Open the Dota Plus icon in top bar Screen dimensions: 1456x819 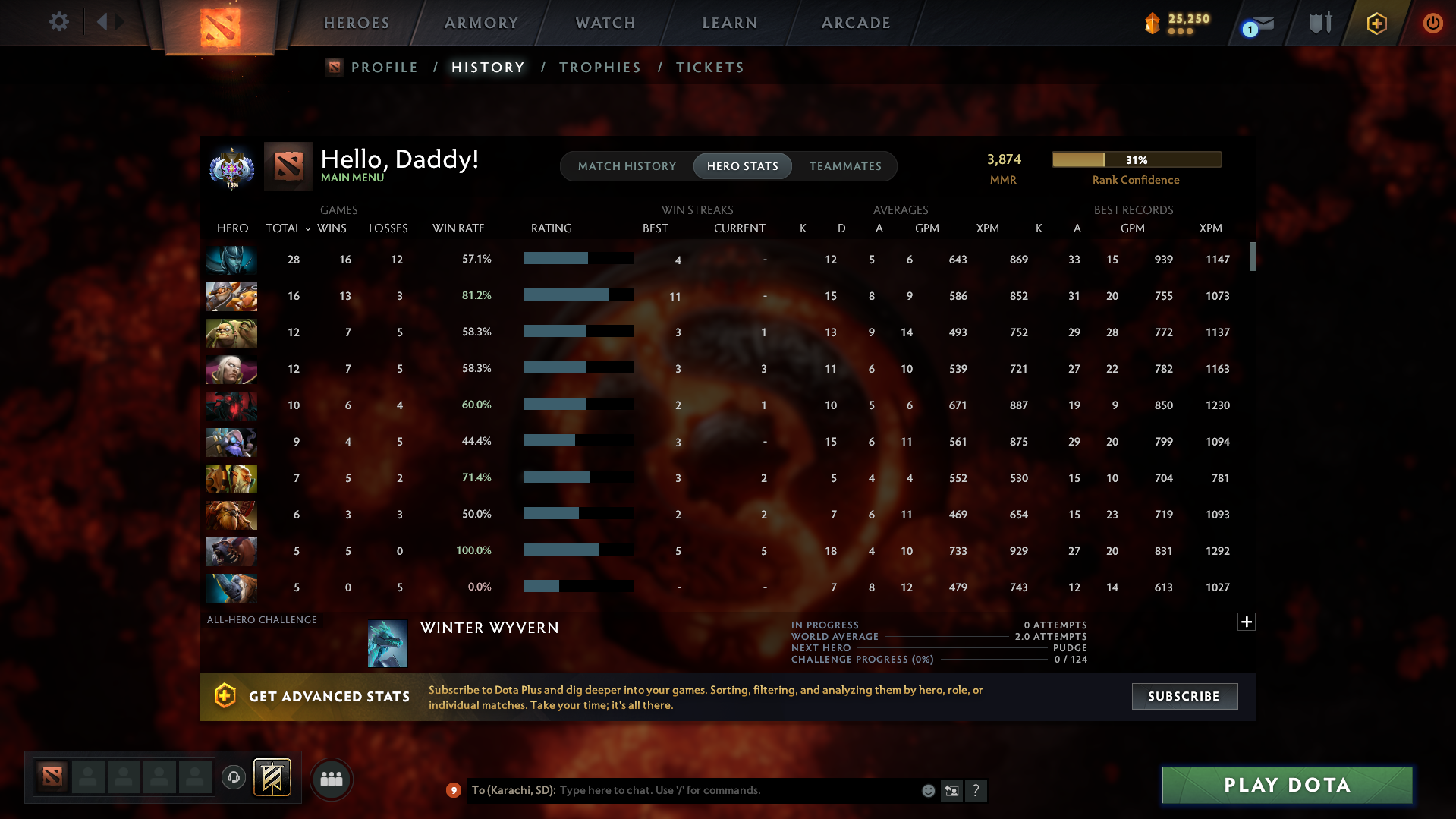(1376, 23)
